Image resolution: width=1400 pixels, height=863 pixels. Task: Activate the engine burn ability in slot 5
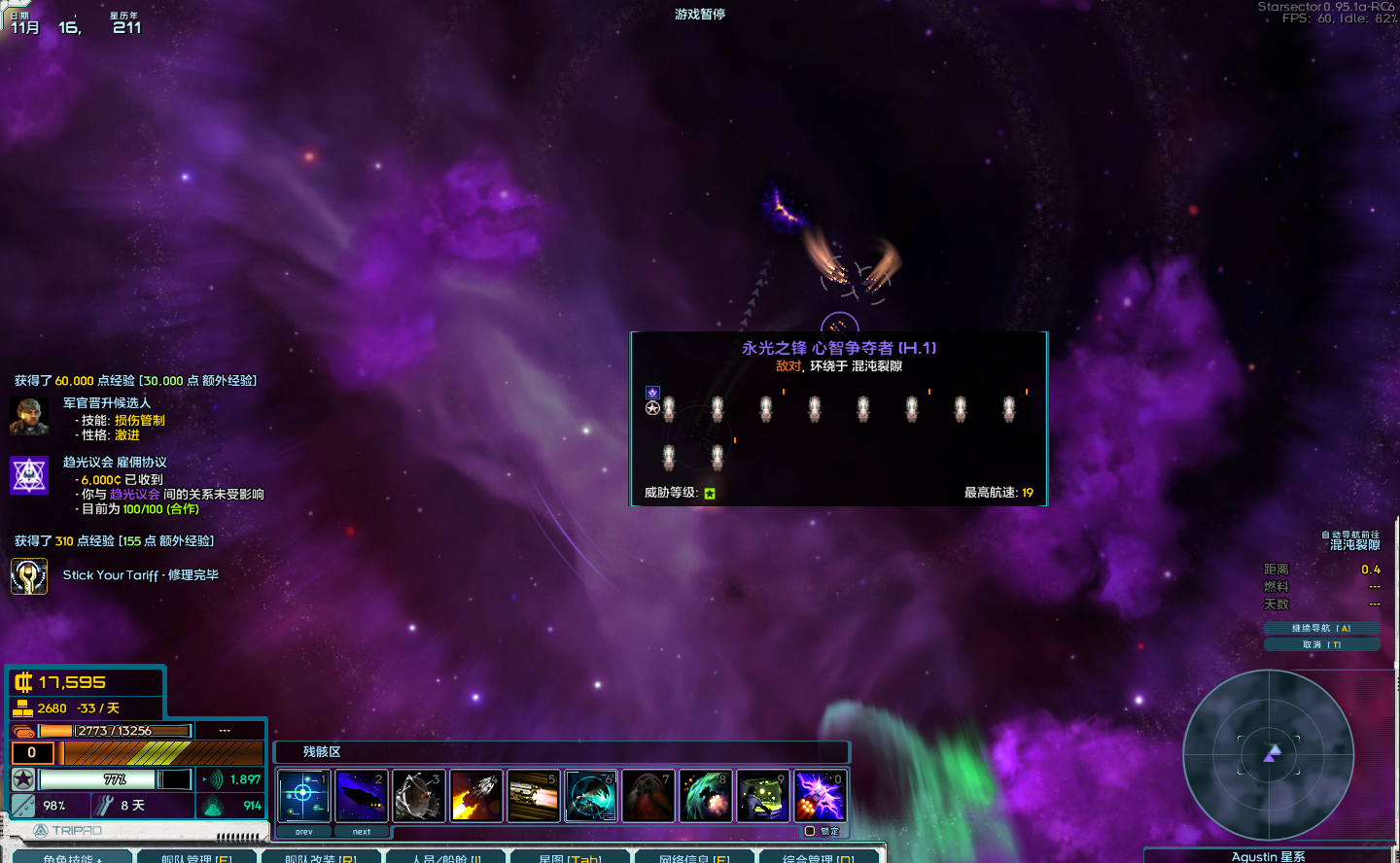(x=533, y=796)
